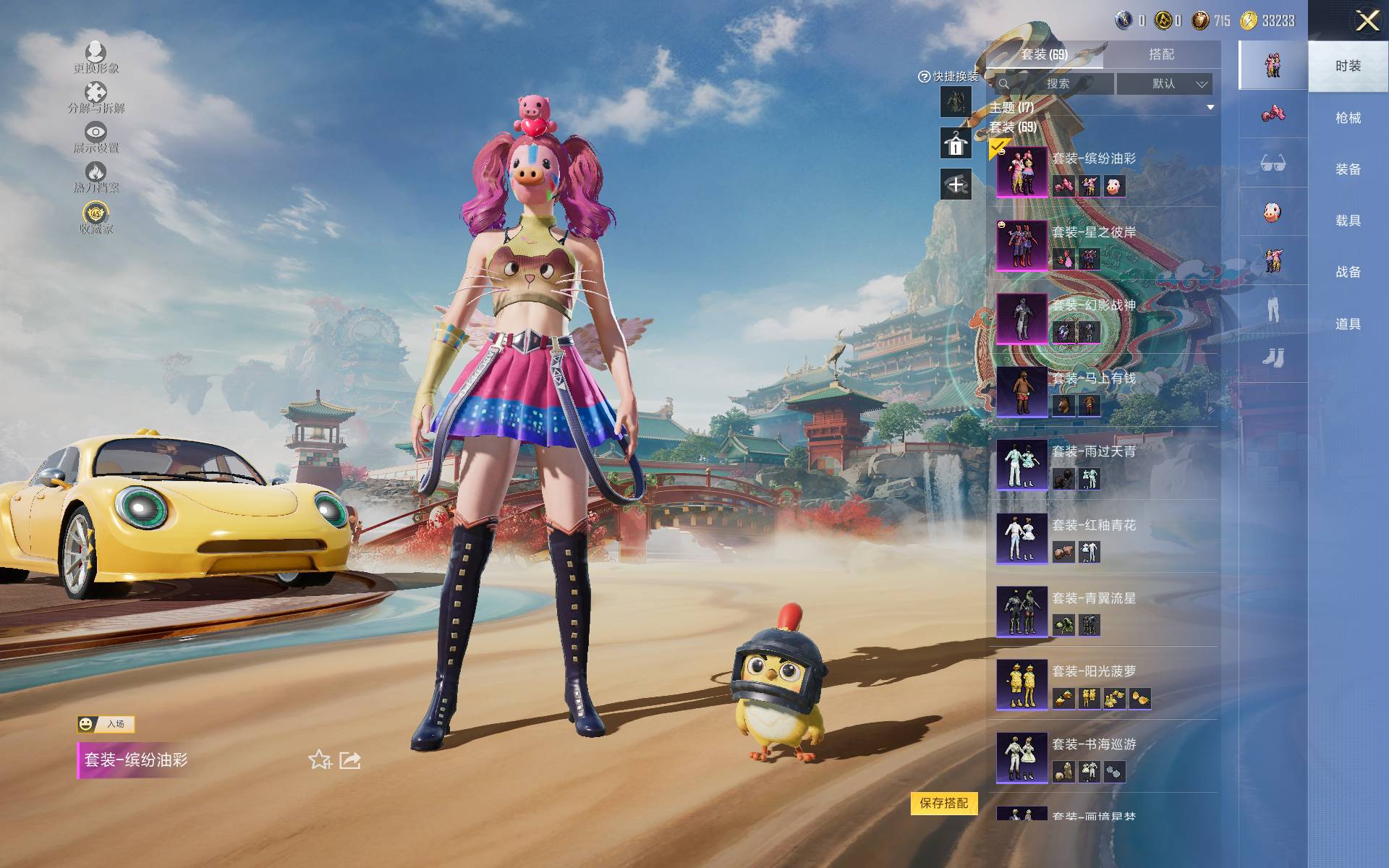The width and height of the screenshot is (1389, 868).
Task: Switch to the 搭配 tab
Action: point(1161,54)
